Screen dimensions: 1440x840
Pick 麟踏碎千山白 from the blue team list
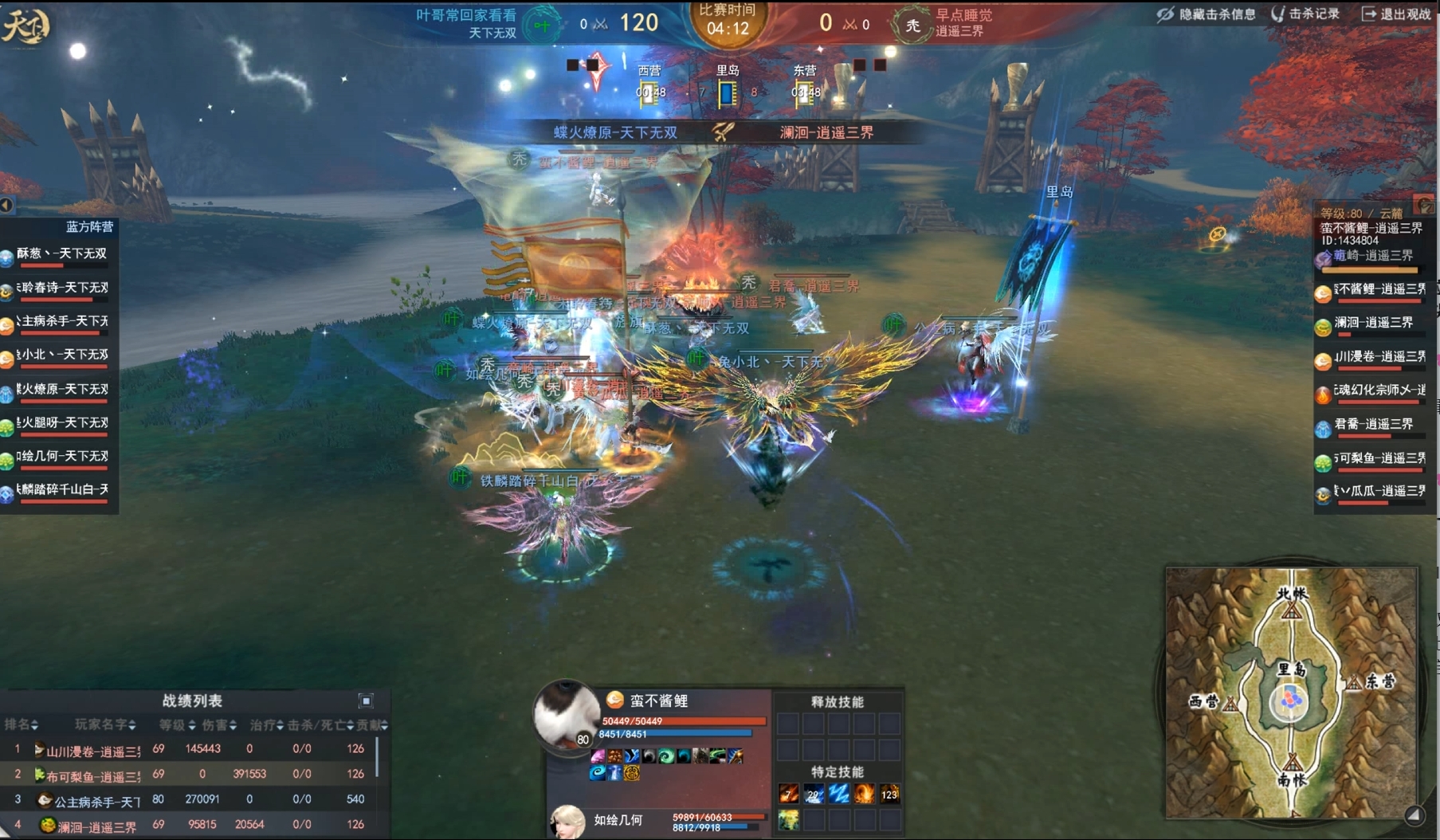tap(60, 491)
